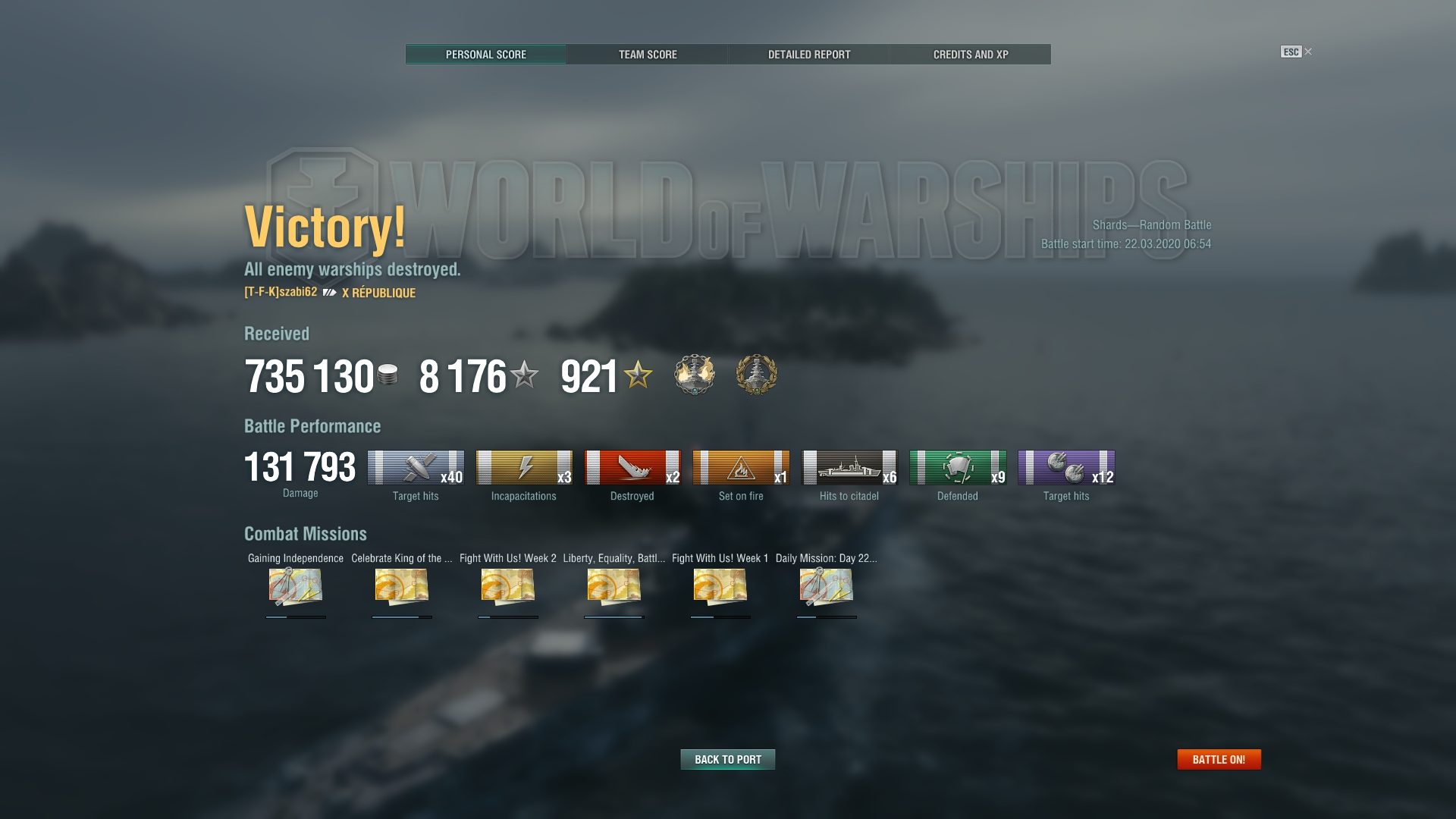Open the Daily Mission: Day 22 icon
This screenshot has width=1456, height=819.
click(826, 586)
